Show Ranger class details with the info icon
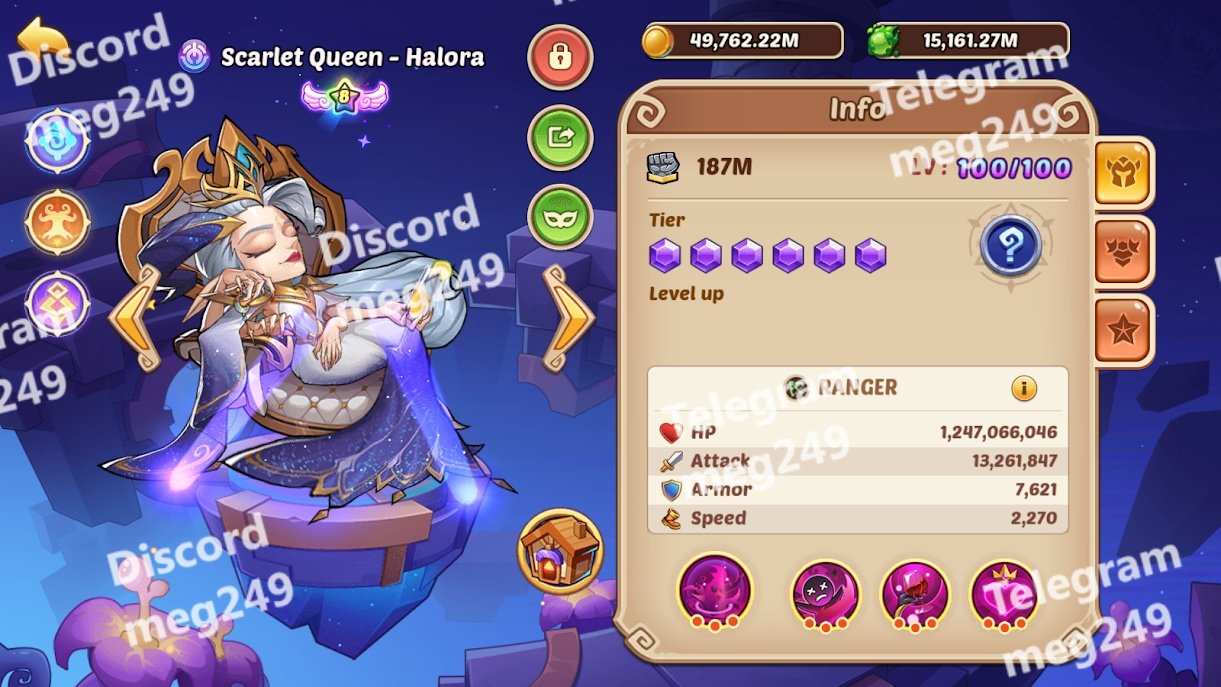Image resolution: width=1221 pixels, height=687 pixels. [1023, 388]
